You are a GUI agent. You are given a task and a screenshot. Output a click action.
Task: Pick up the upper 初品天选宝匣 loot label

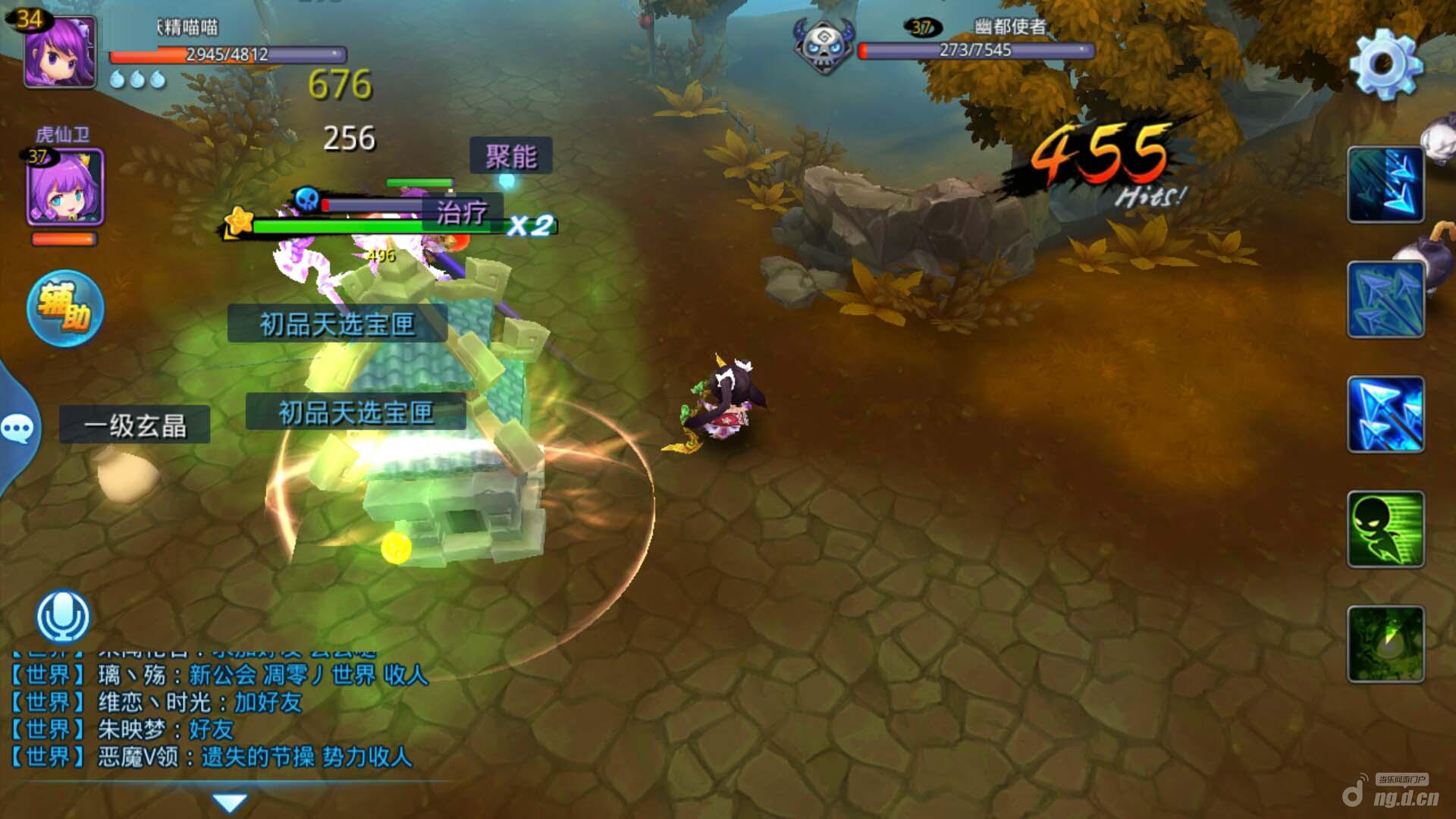coord(337,325)
